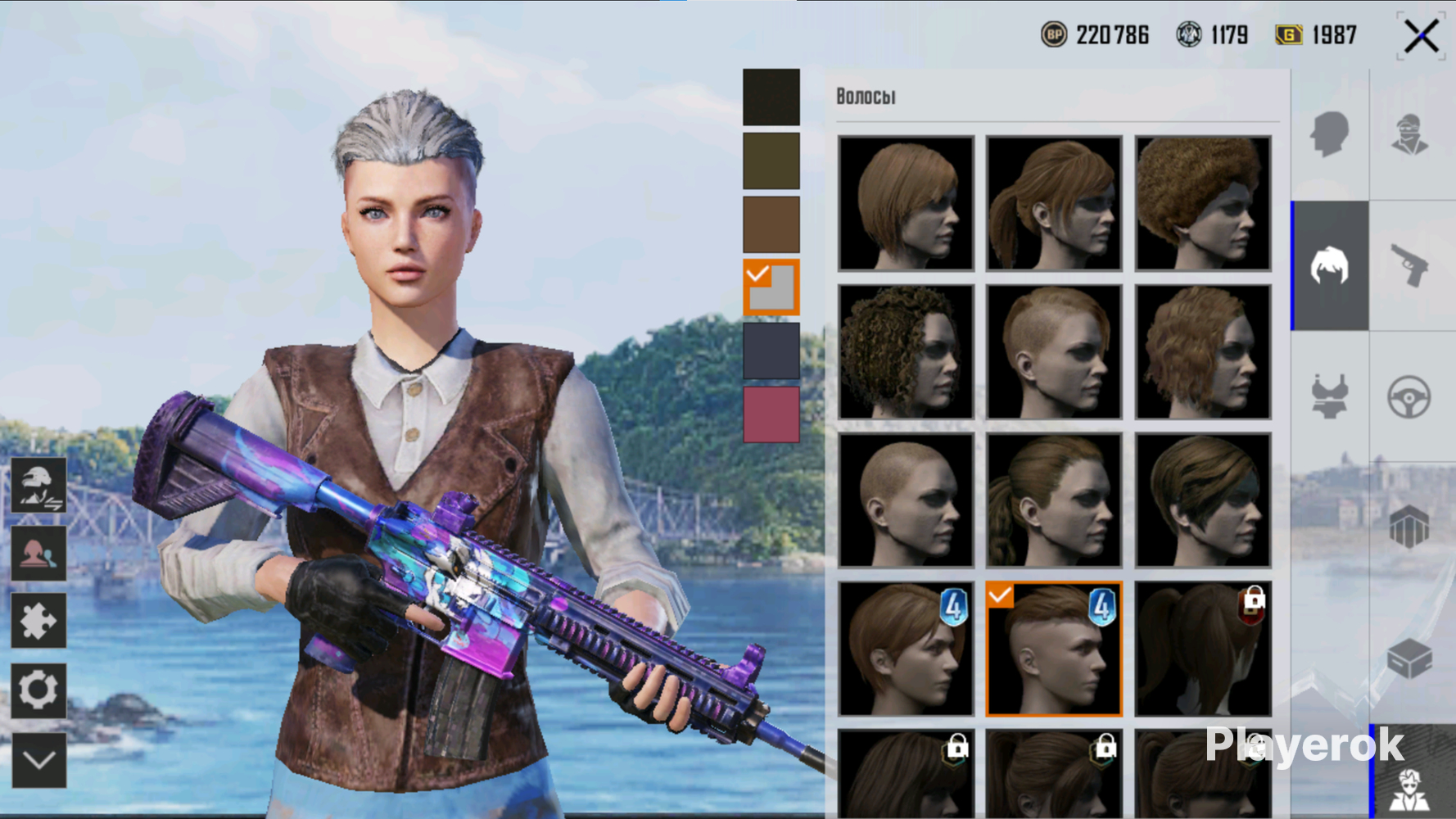
Task: Open the masked character outfit category
Action: coord(1409,134)
